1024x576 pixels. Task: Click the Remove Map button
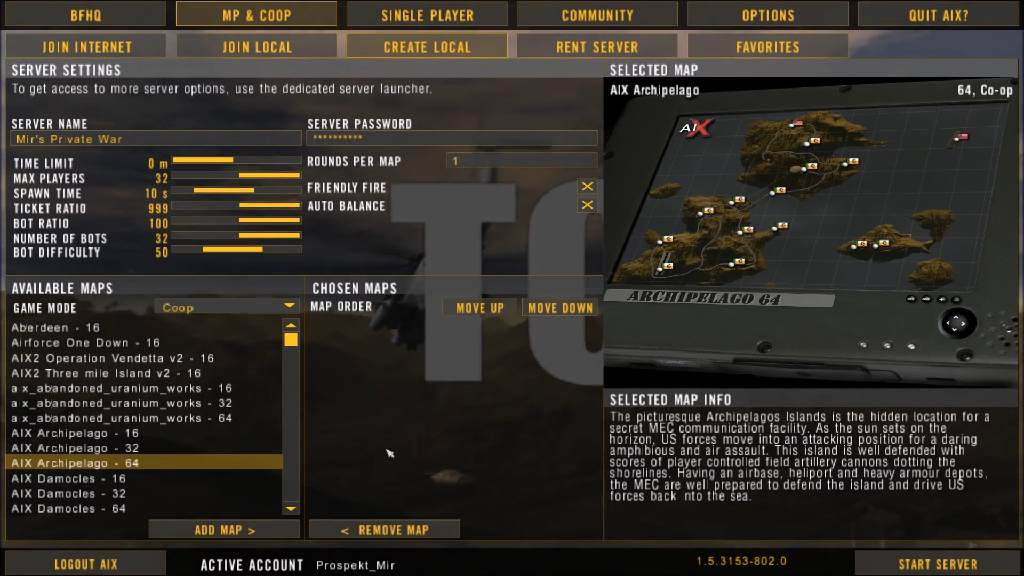(384, 530)
